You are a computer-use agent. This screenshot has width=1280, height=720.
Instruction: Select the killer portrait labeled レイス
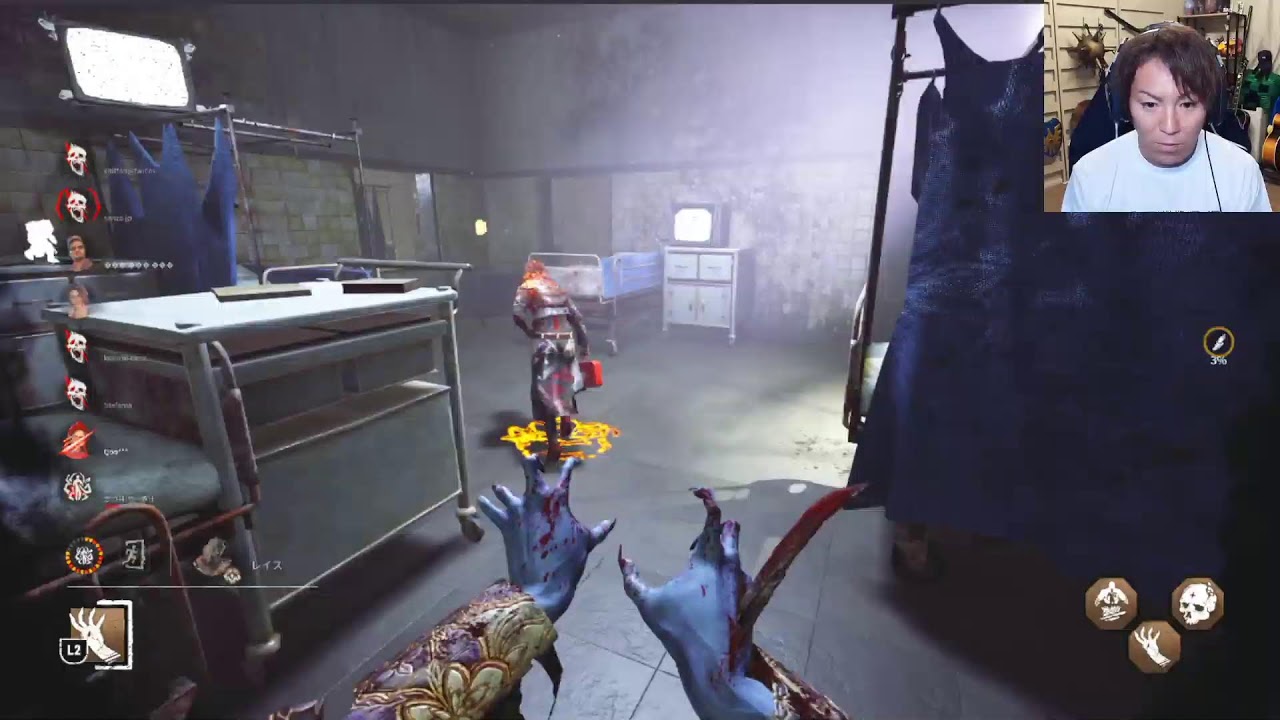coord(214,560)
